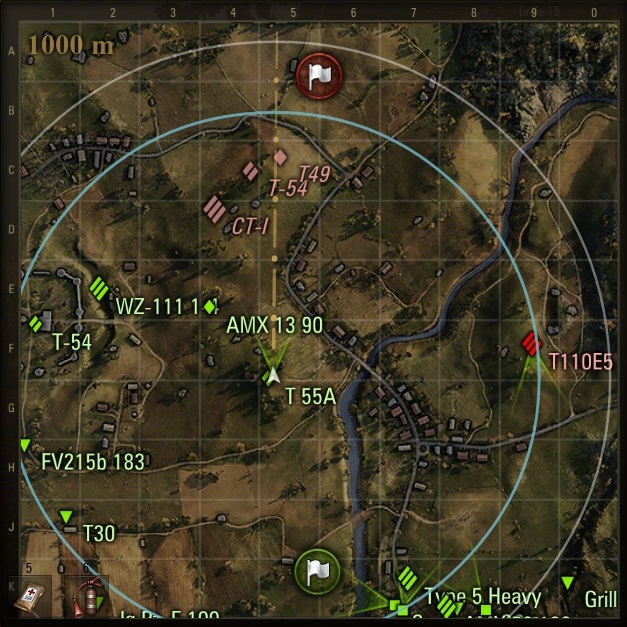This screenshot has height=627, width=627.
Task: Activate the fire extinguisher consumable
Action: [86, 597]
